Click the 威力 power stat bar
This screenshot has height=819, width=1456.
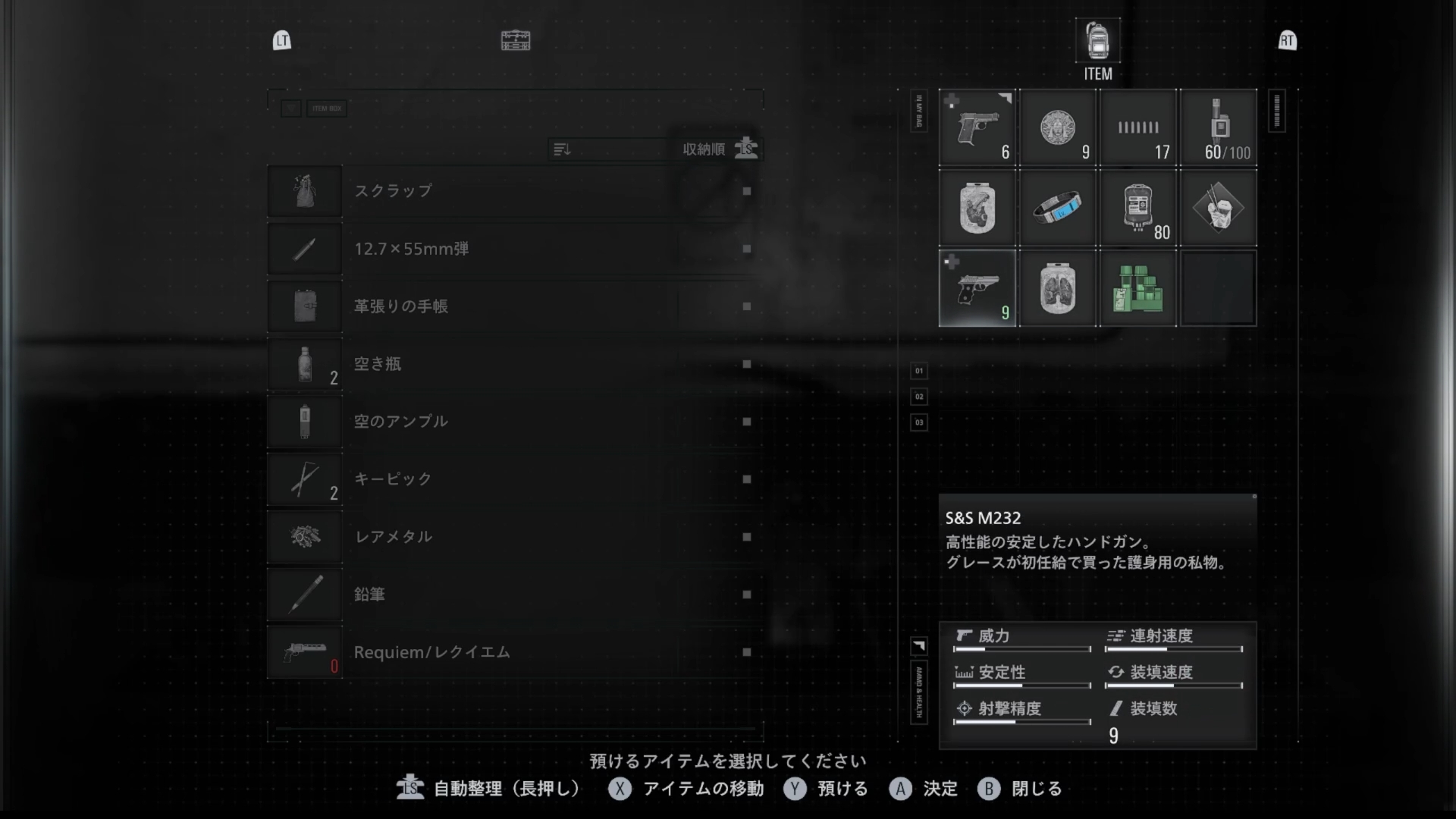click(1023, 649)
